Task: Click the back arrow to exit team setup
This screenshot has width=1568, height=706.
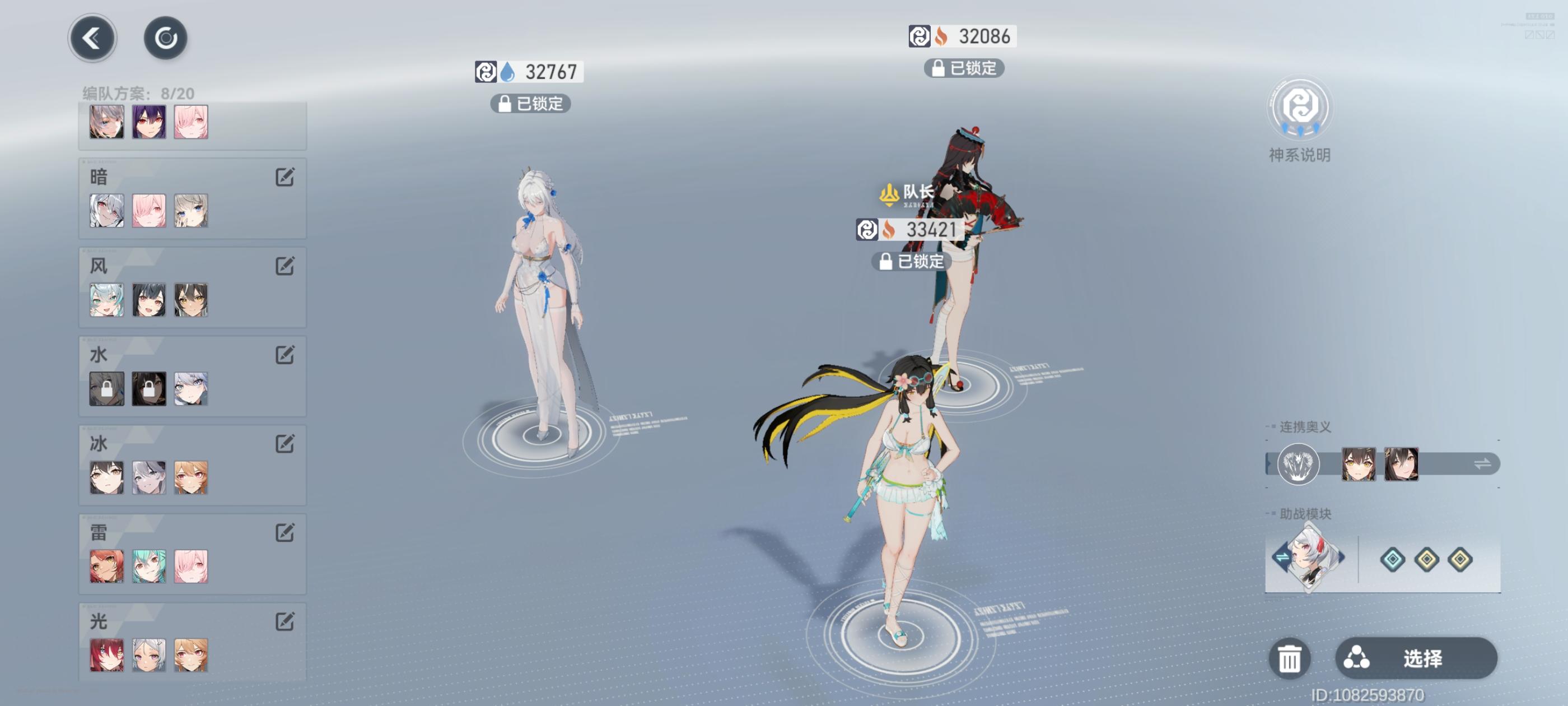Action: (92, 38)
